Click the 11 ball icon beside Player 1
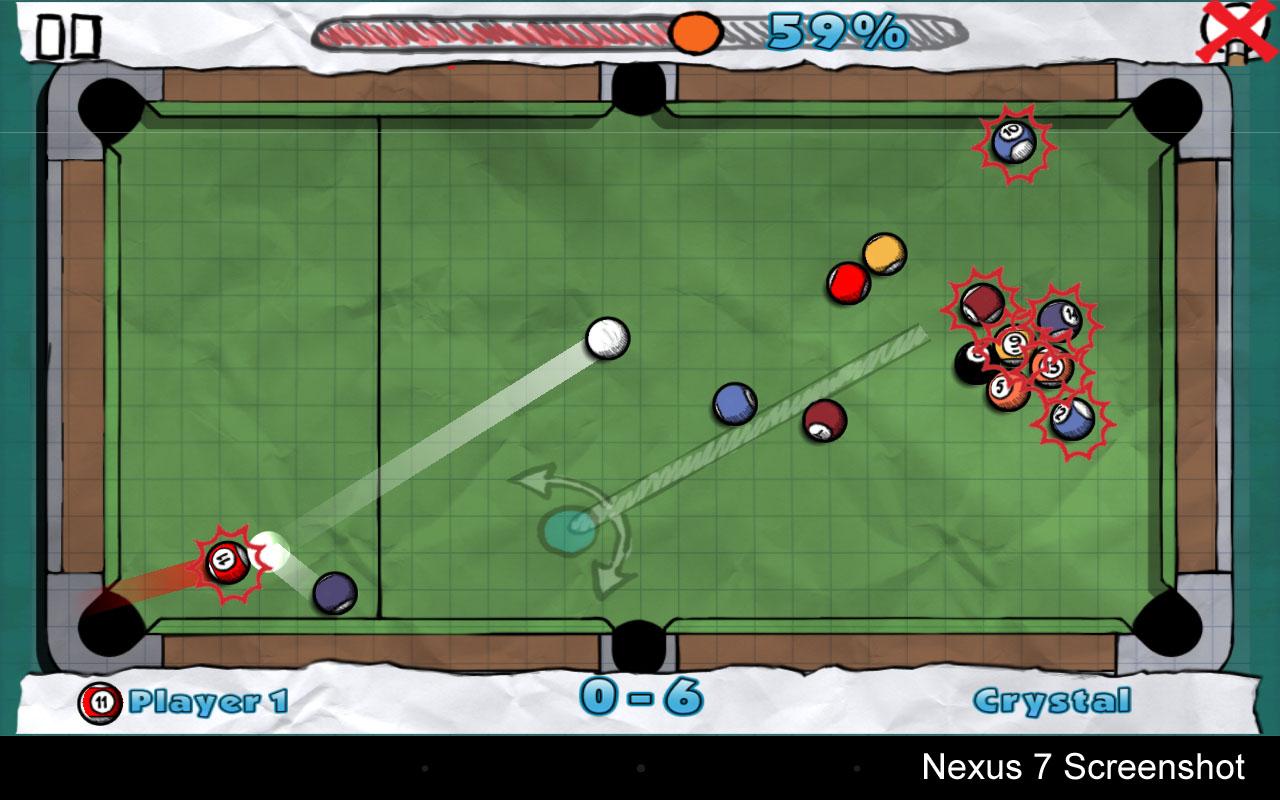This screenshot has height=800, width=1280. coord(101,701)
